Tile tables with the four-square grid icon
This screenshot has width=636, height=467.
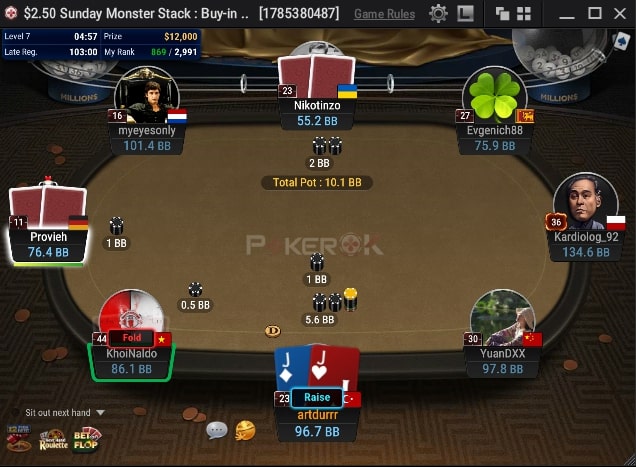coord(521,14)
